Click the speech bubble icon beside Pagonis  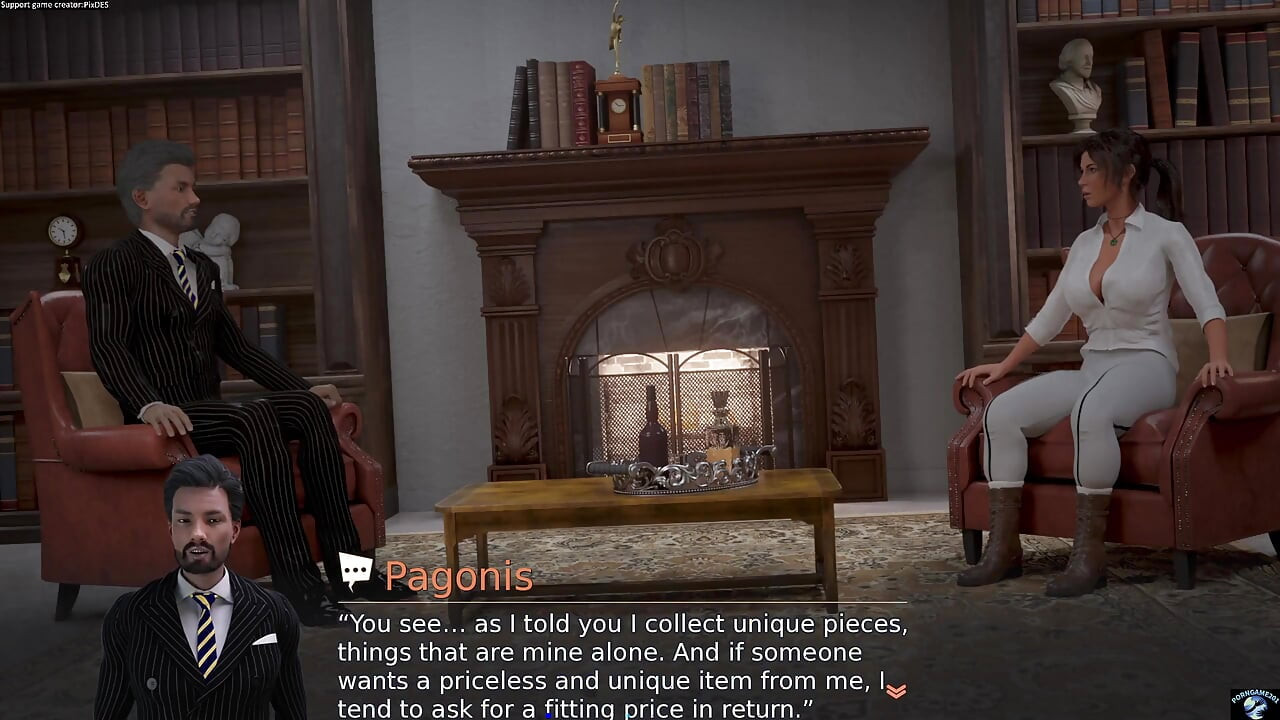coord(355,572)
